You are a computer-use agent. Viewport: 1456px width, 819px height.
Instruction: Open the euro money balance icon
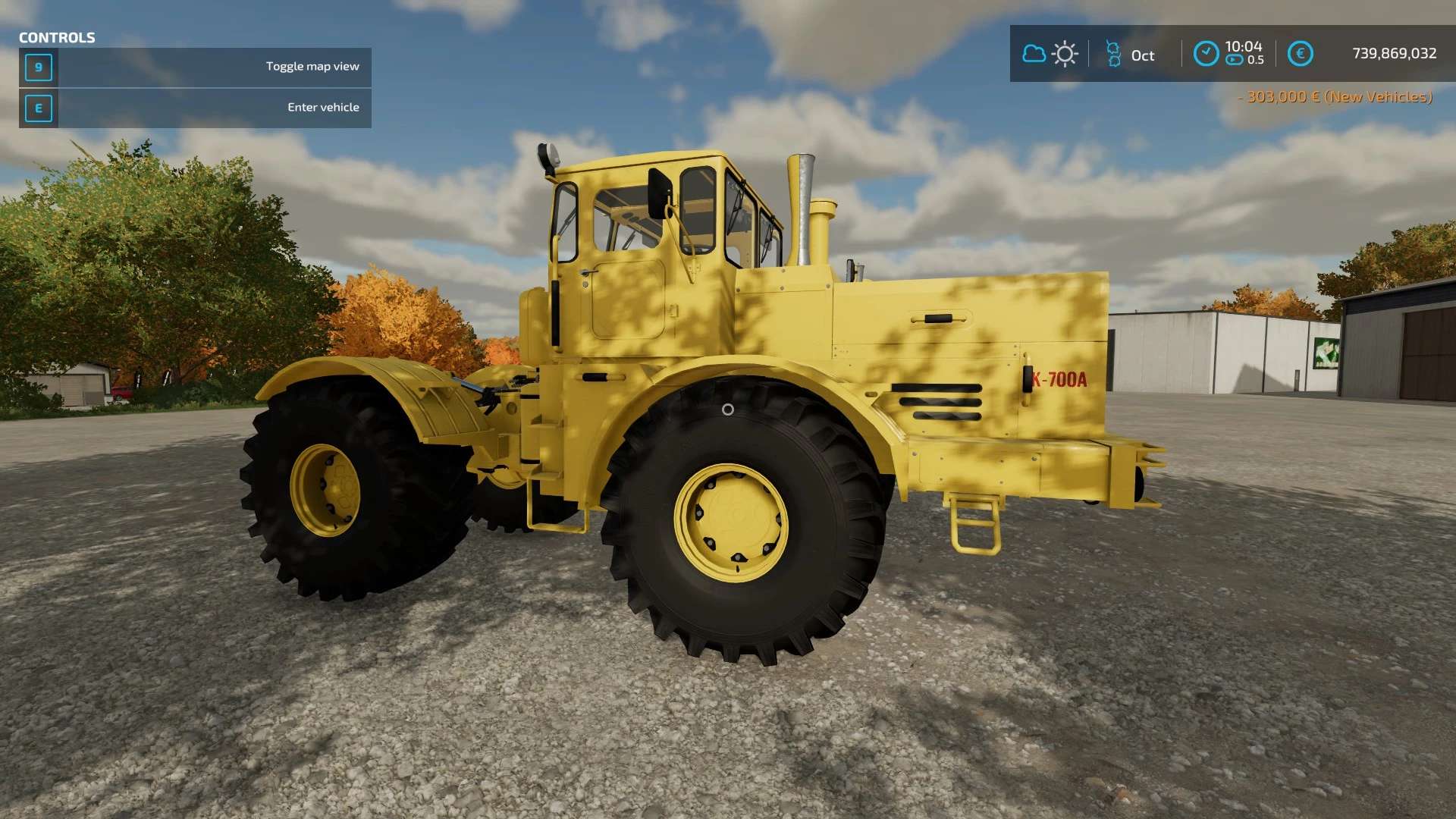1300,54
